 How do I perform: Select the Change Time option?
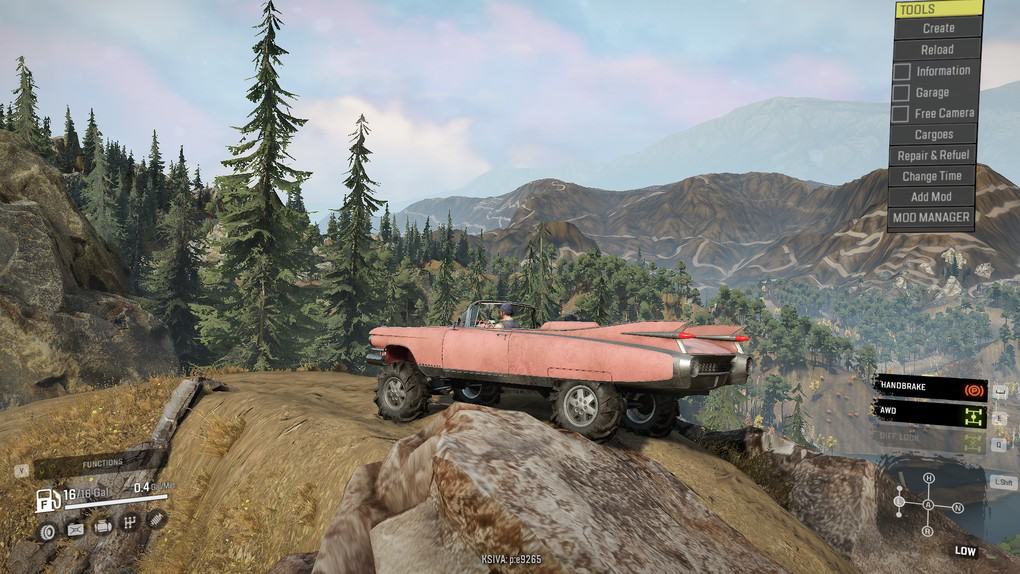pos(933,177)
